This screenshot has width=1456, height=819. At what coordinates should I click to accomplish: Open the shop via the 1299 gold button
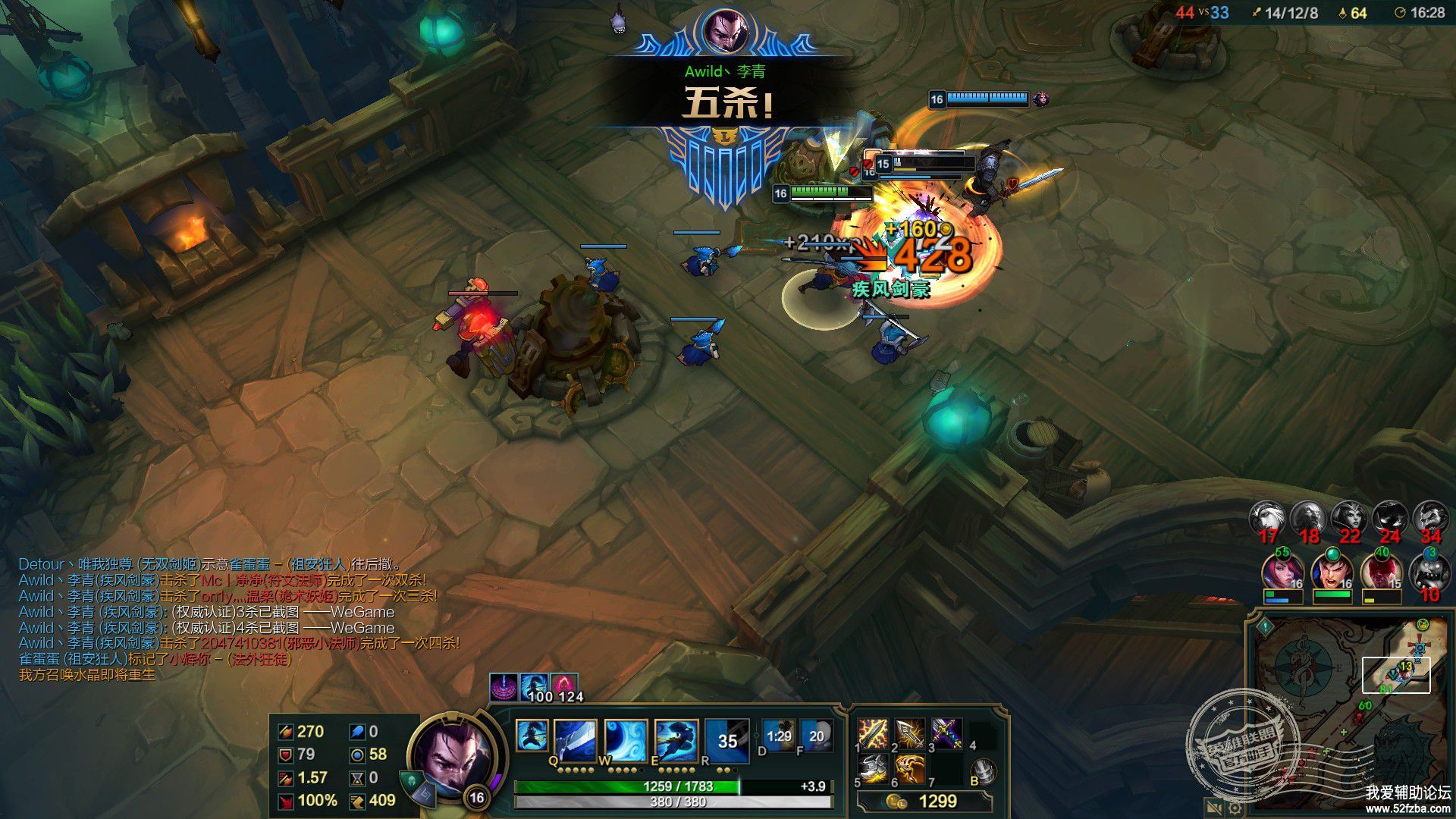click(925, 802)
